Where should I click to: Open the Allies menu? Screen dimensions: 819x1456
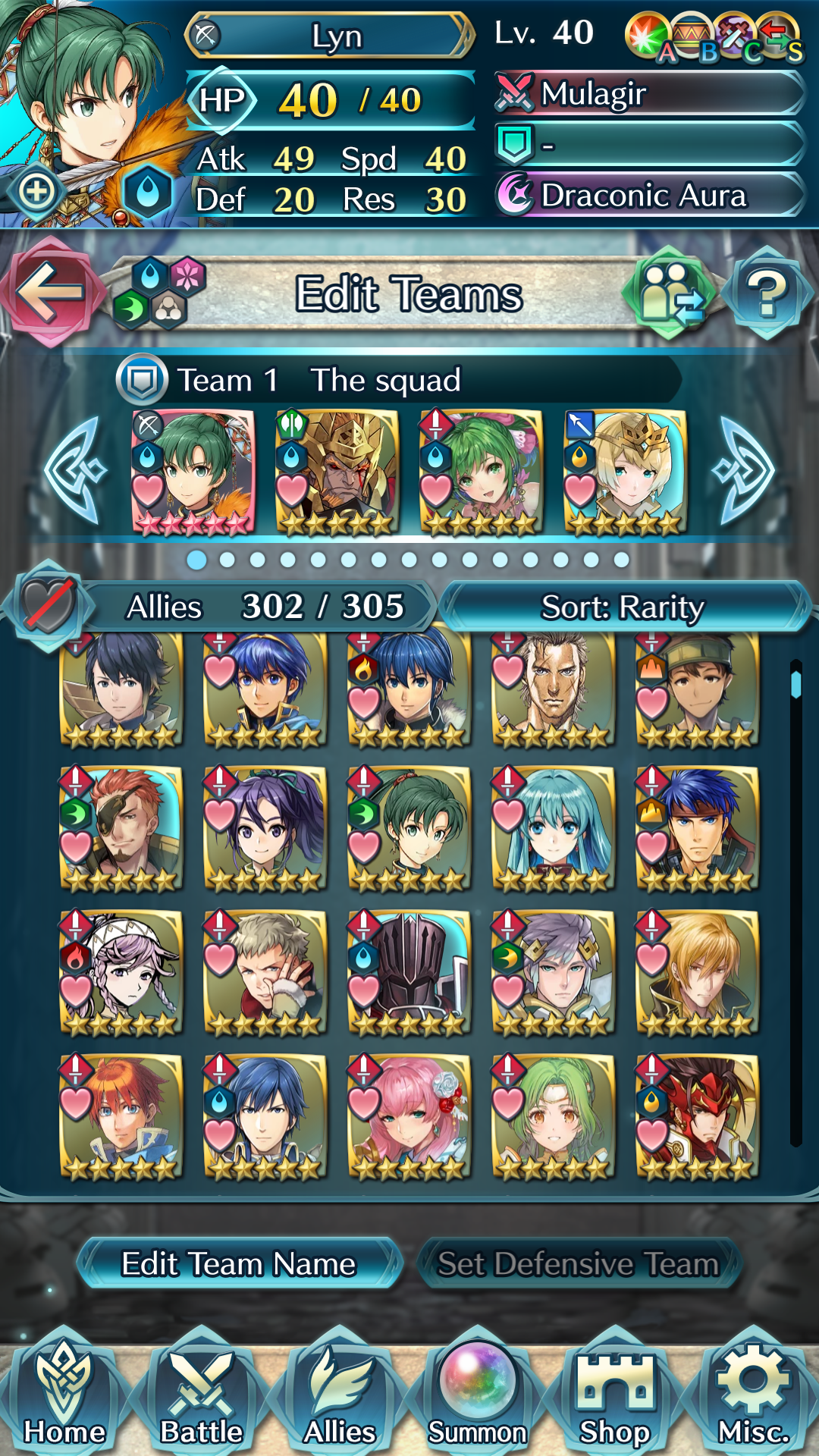click(x=340, y=1395)
